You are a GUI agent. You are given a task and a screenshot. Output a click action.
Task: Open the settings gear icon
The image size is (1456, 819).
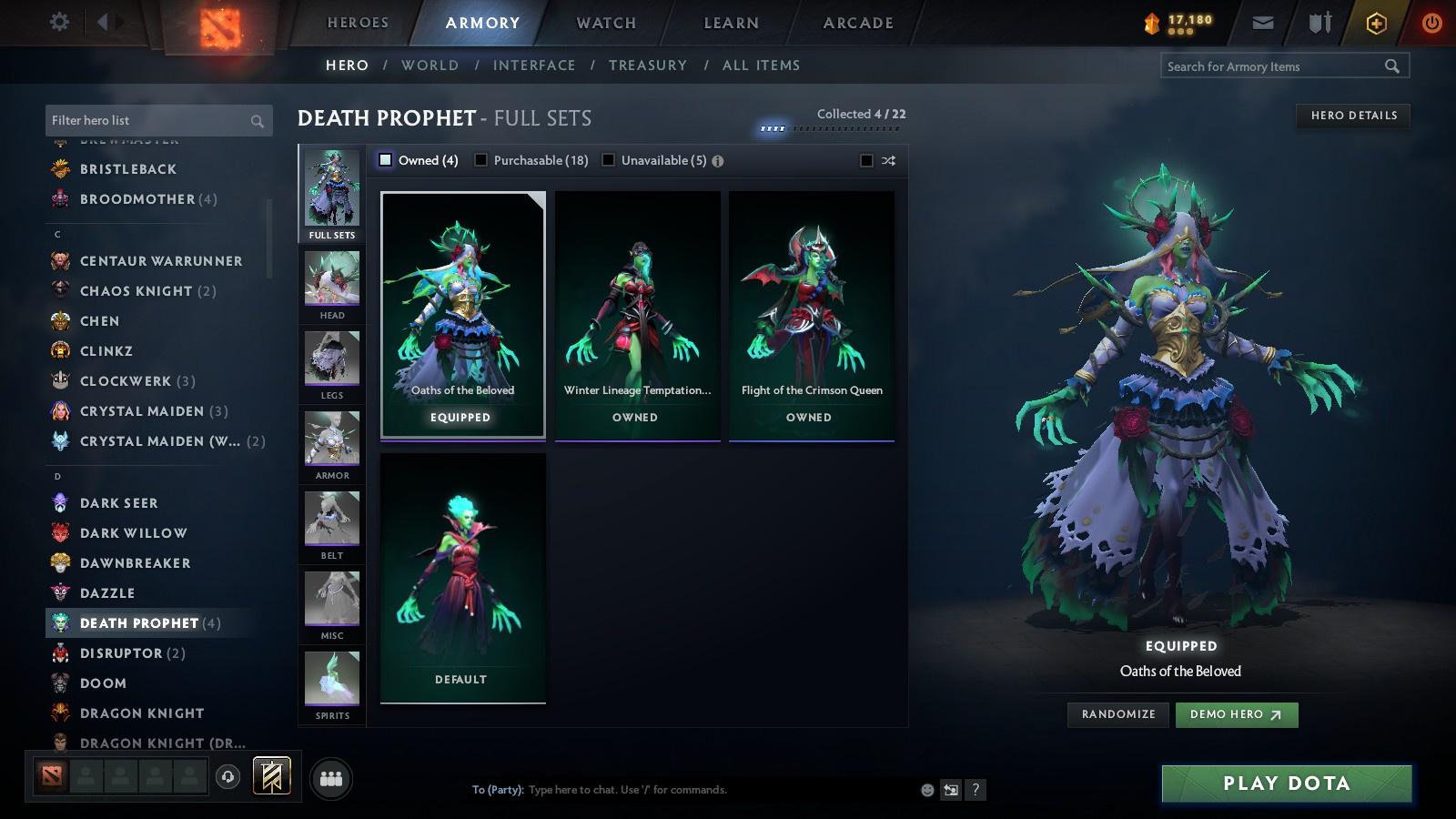[58, 20]
